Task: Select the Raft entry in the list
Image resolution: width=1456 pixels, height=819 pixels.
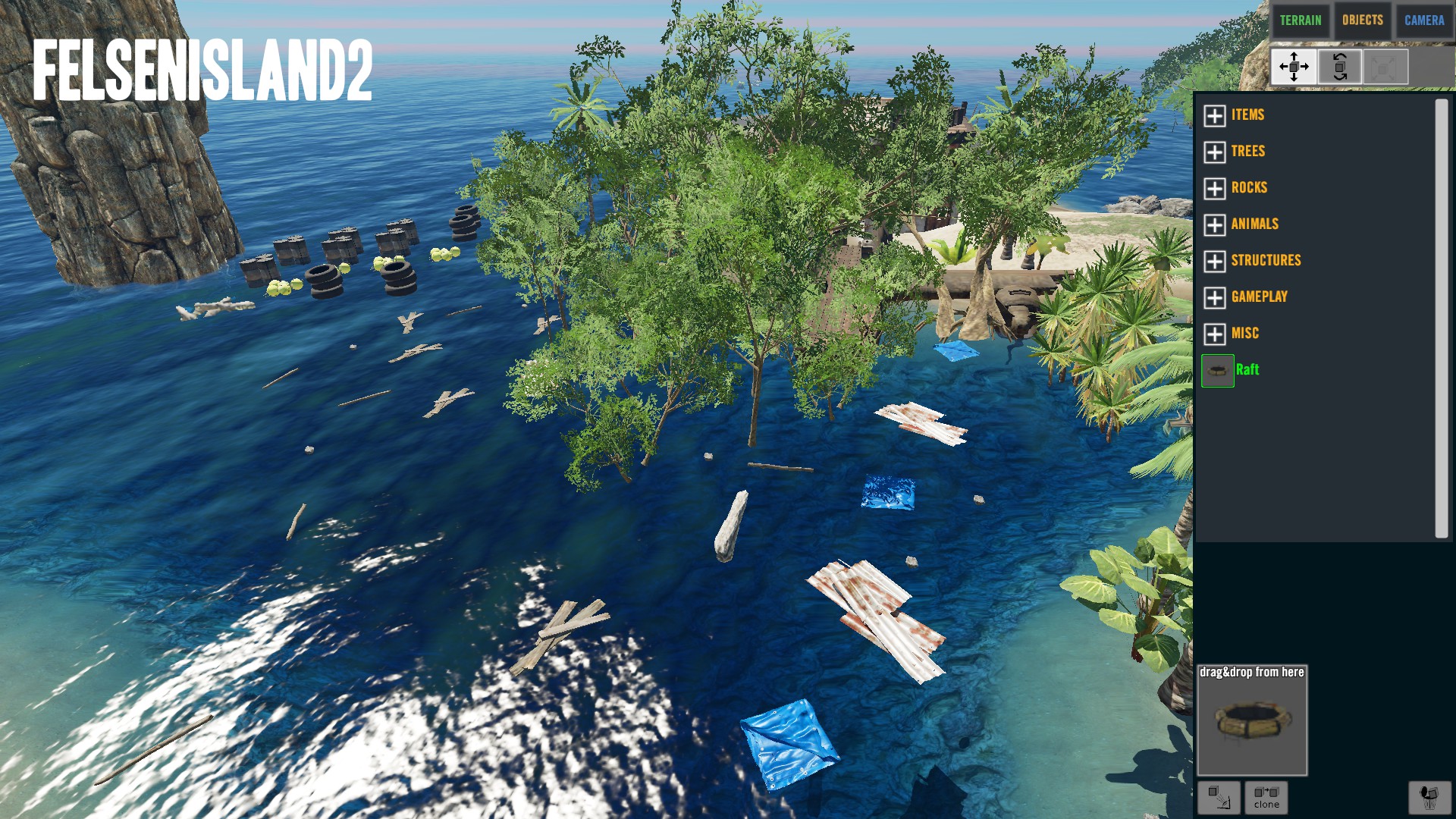Action: (1247, 370)
